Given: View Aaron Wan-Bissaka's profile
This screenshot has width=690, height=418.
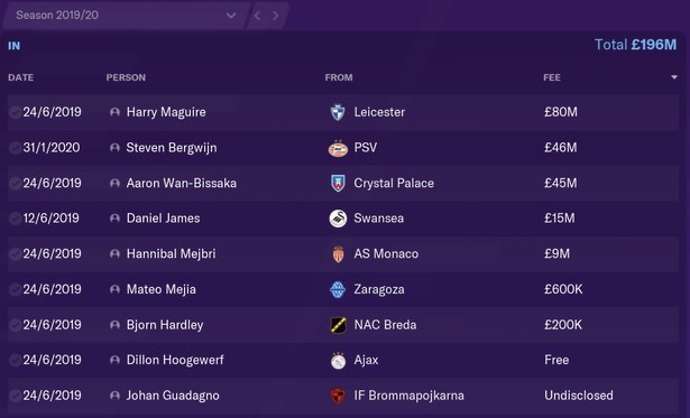Looking at the screenshot, I should 181,183.
